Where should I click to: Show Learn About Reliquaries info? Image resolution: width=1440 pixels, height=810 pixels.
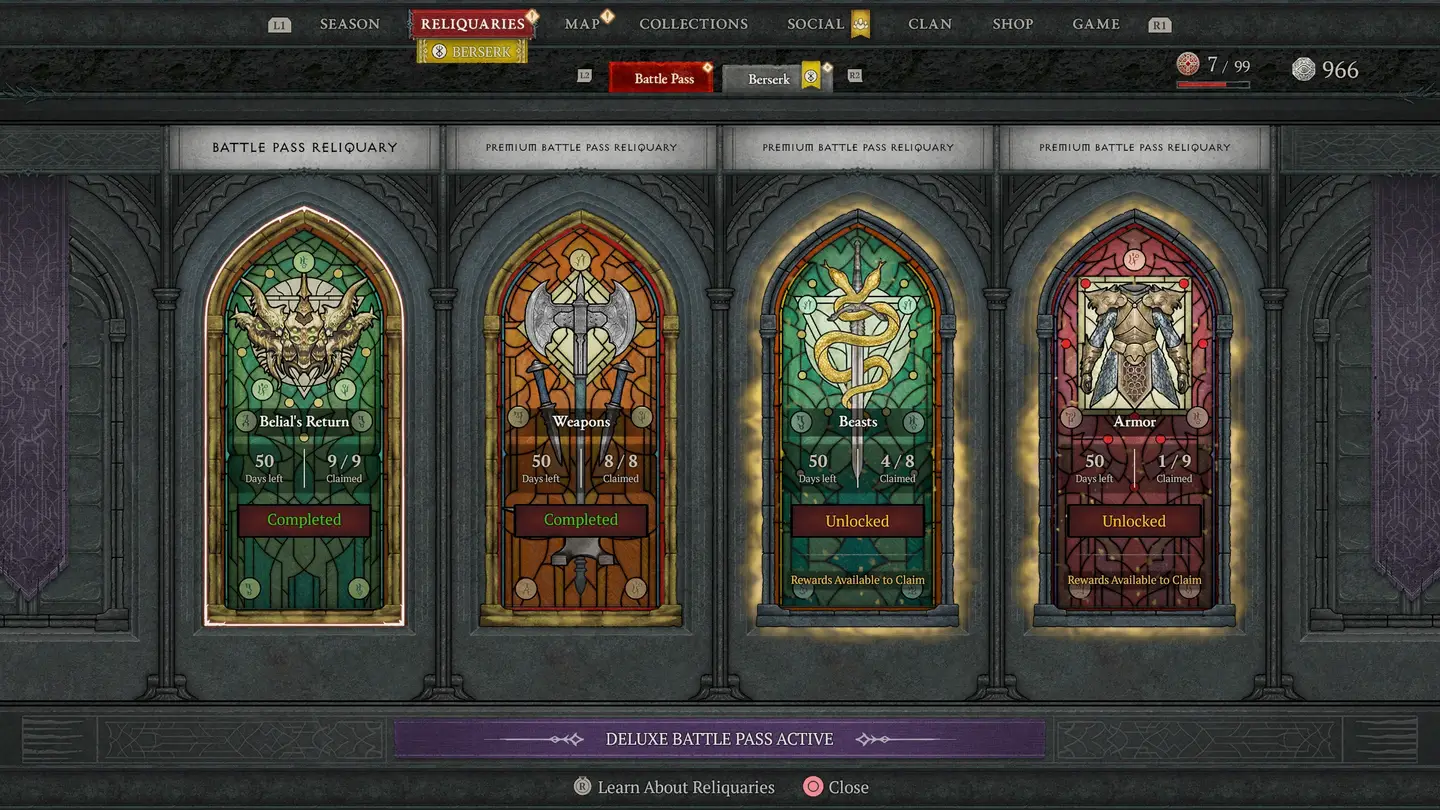coord(685,787)
